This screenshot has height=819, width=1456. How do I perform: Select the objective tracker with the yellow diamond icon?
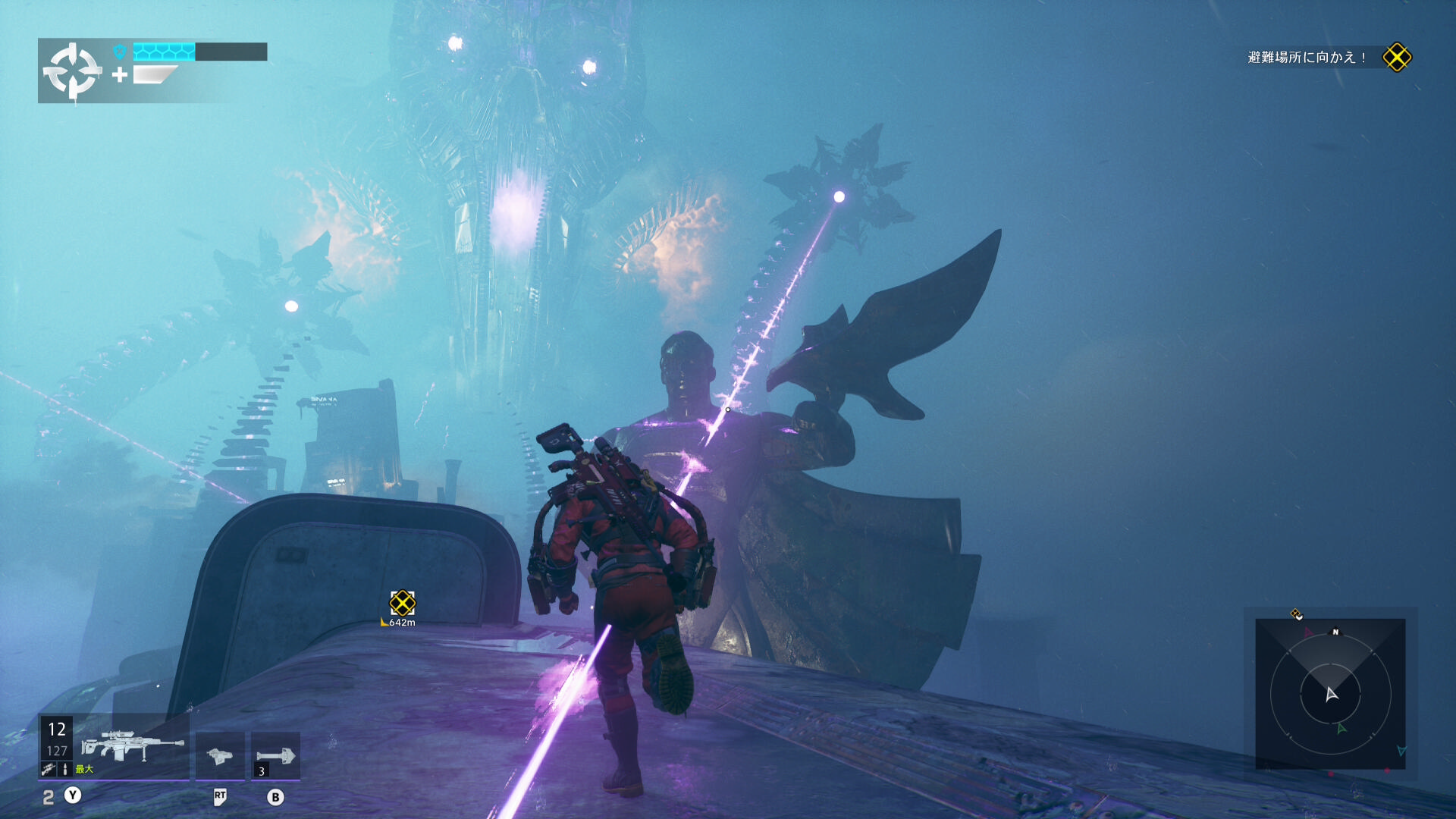1397,58
